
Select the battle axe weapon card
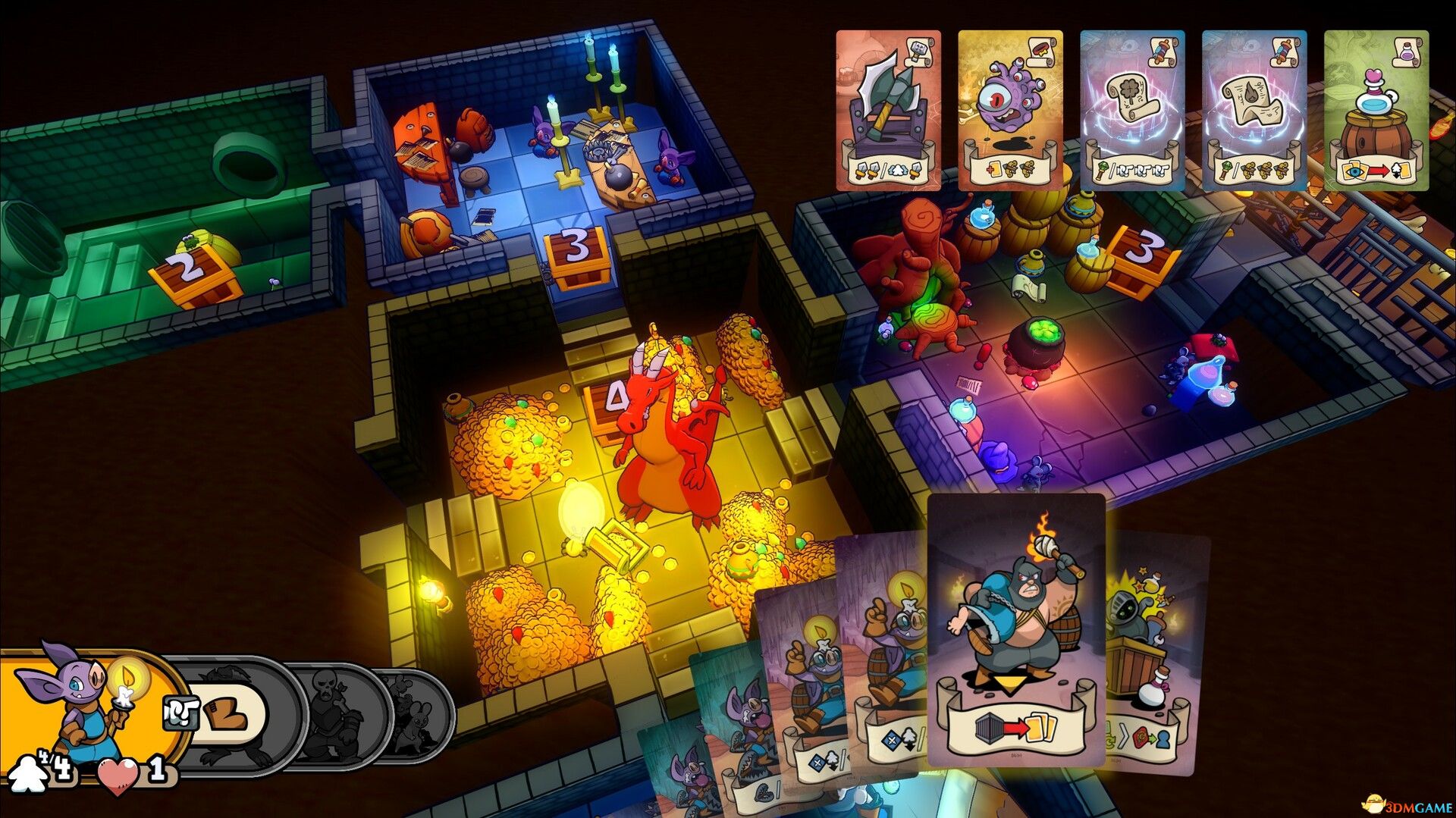point(889,106)
